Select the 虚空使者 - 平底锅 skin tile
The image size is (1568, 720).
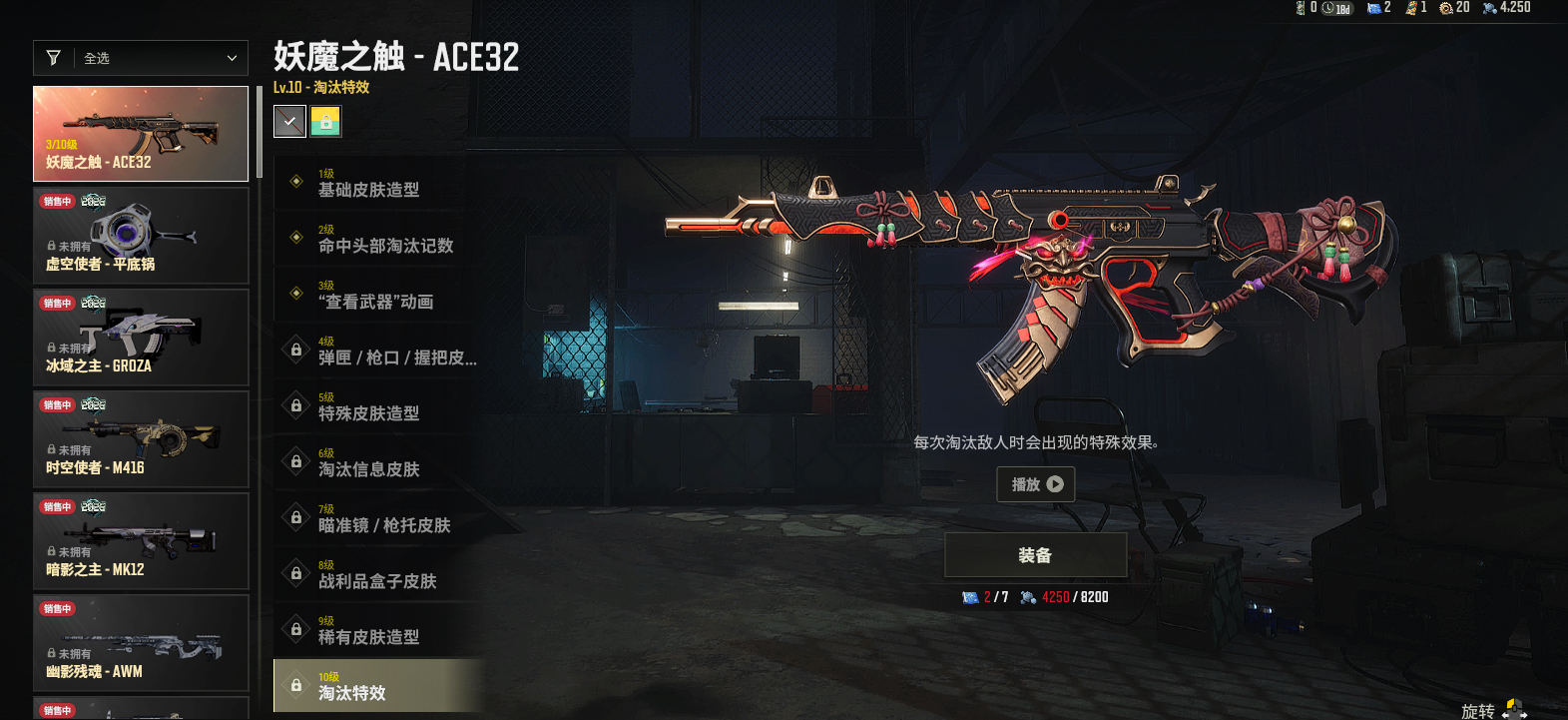pyautogui.click(x=141, y=236)
